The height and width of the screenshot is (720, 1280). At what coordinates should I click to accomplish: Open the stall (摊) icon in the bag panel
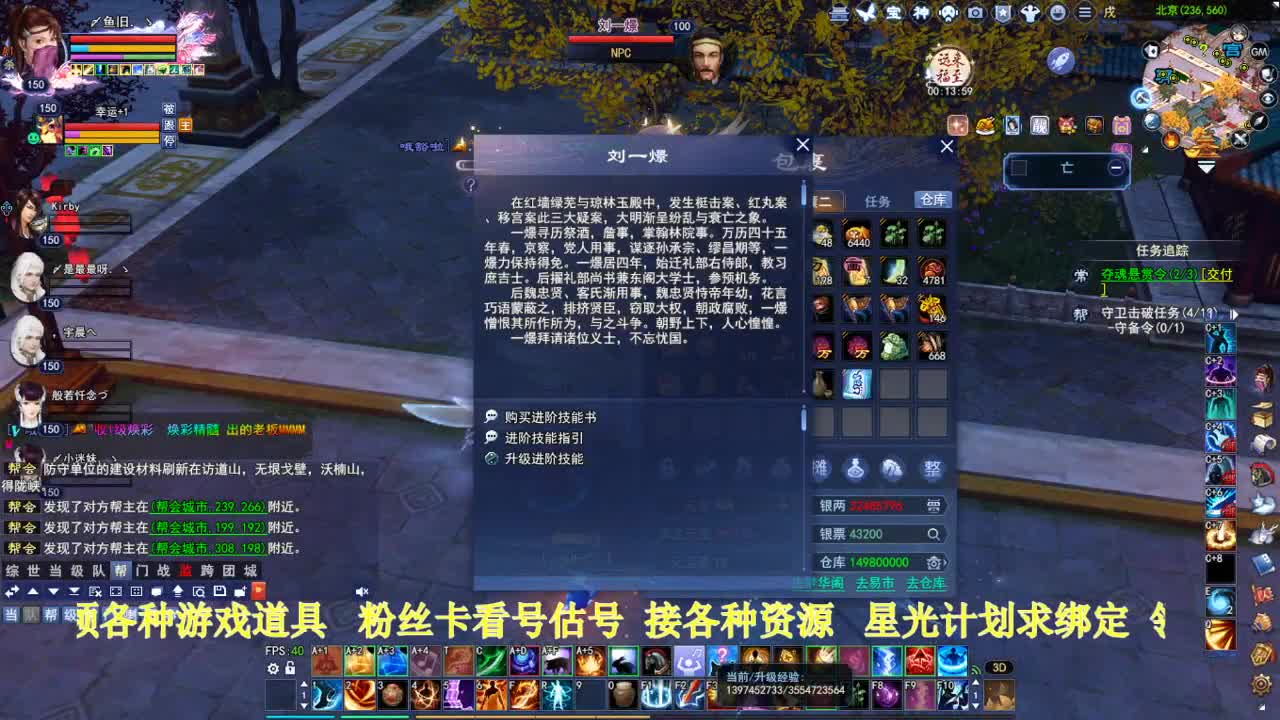click(820, 468)
